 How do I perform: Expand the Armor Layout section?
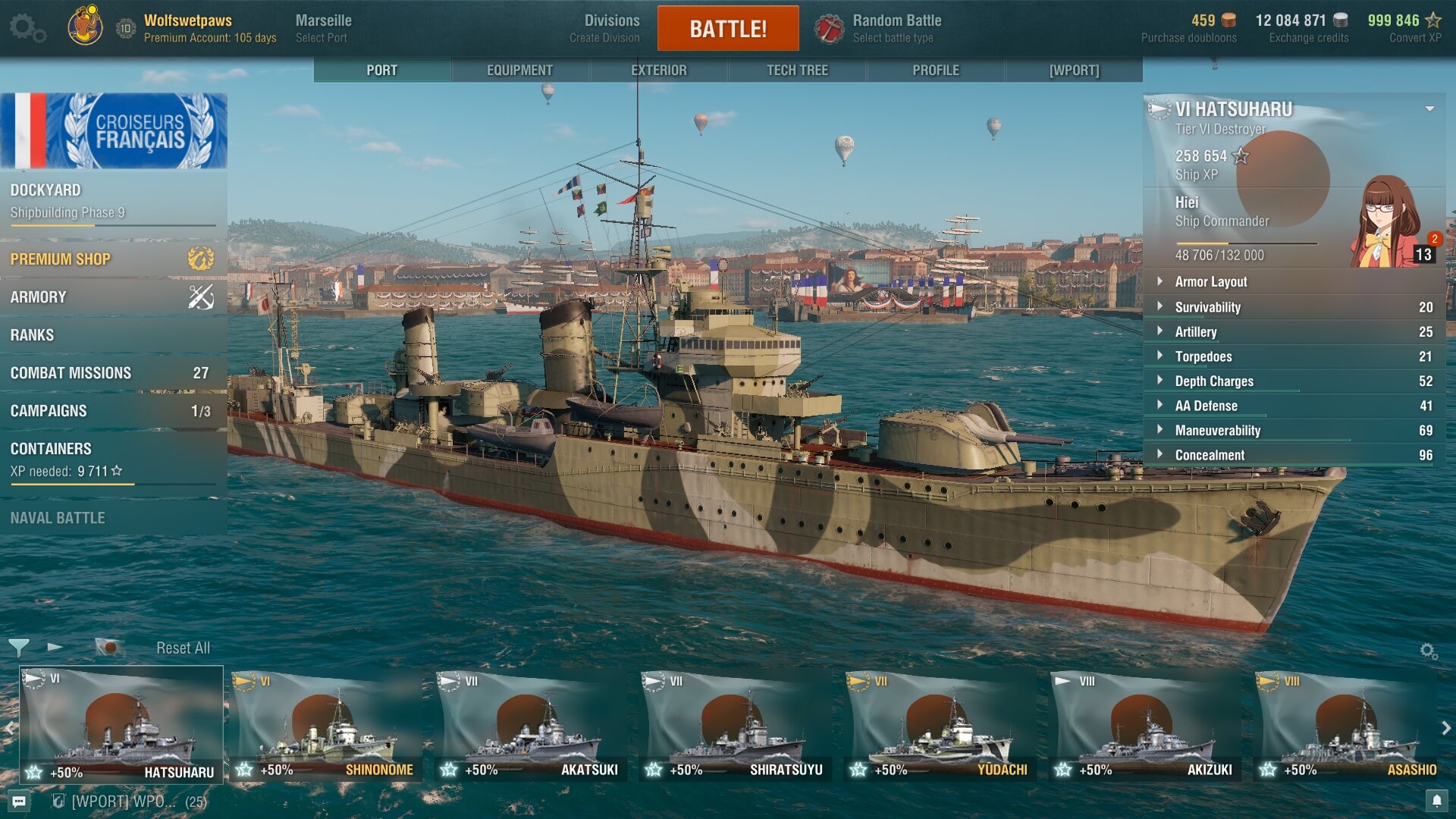(1210, 282)
